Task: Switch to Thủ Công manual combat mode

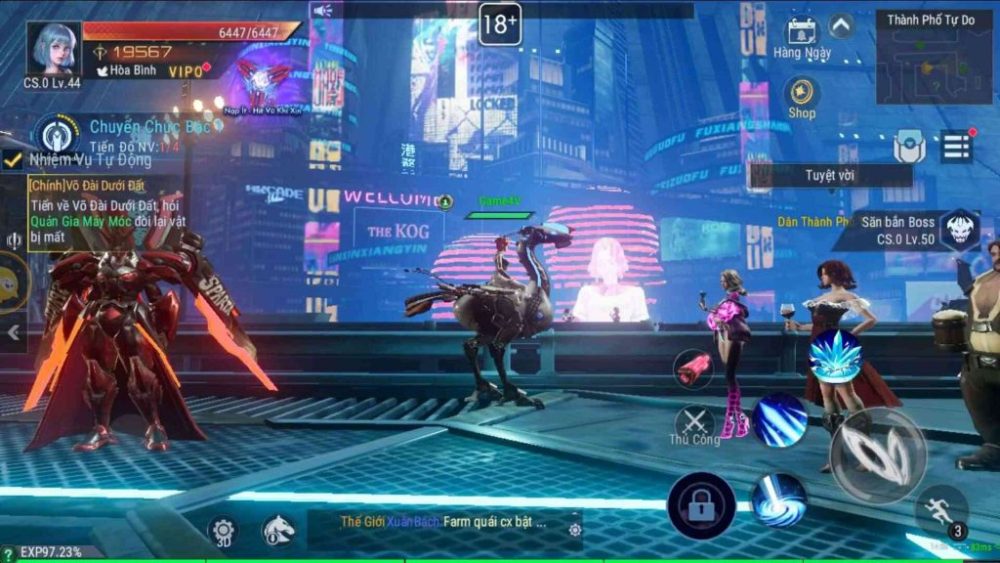Action: point(695,425)
